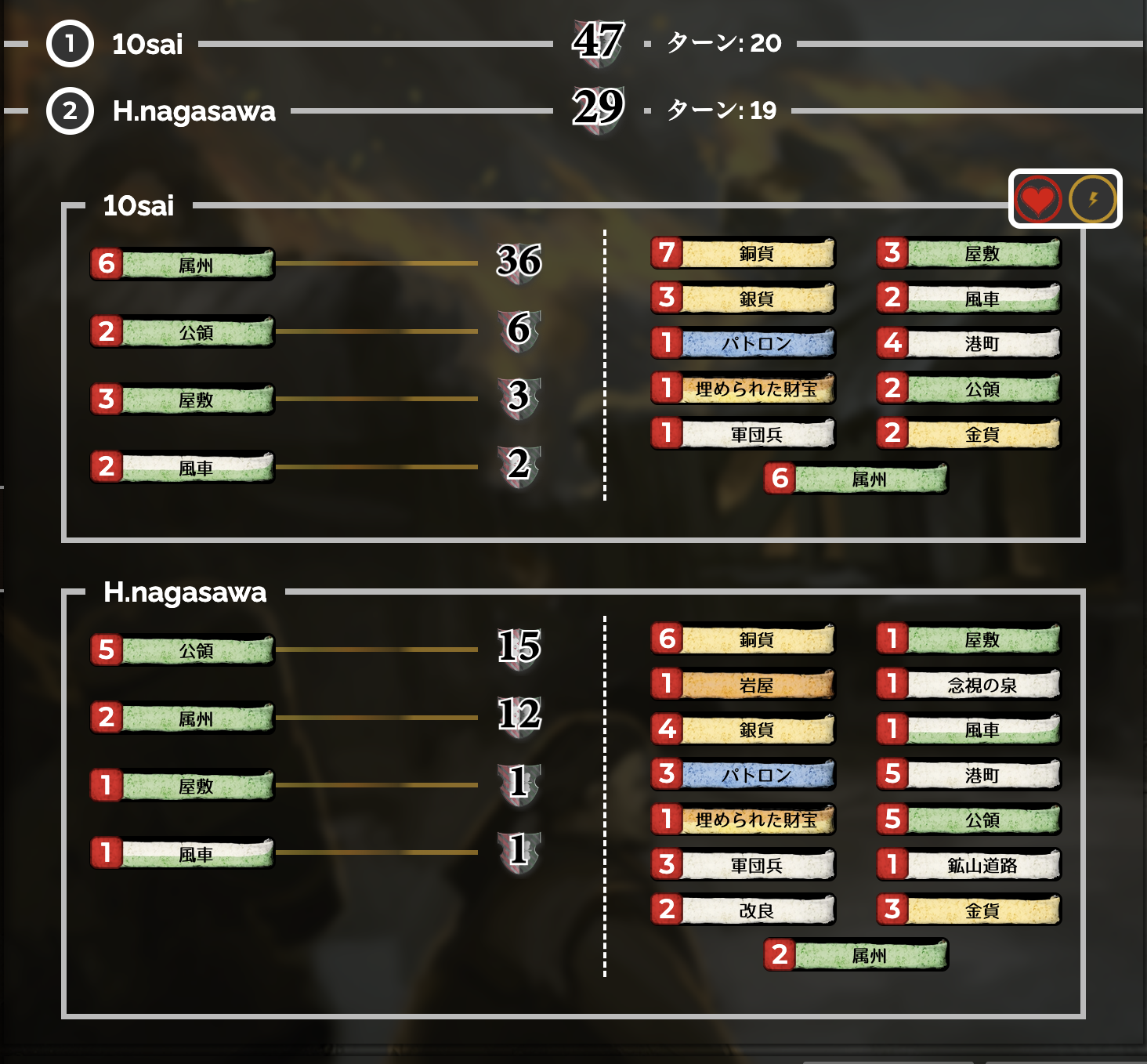Viewport: 1147px width, 1064px height.
Task: Click the 改良 card in H.nagasawa's deck
Action: 742,910
